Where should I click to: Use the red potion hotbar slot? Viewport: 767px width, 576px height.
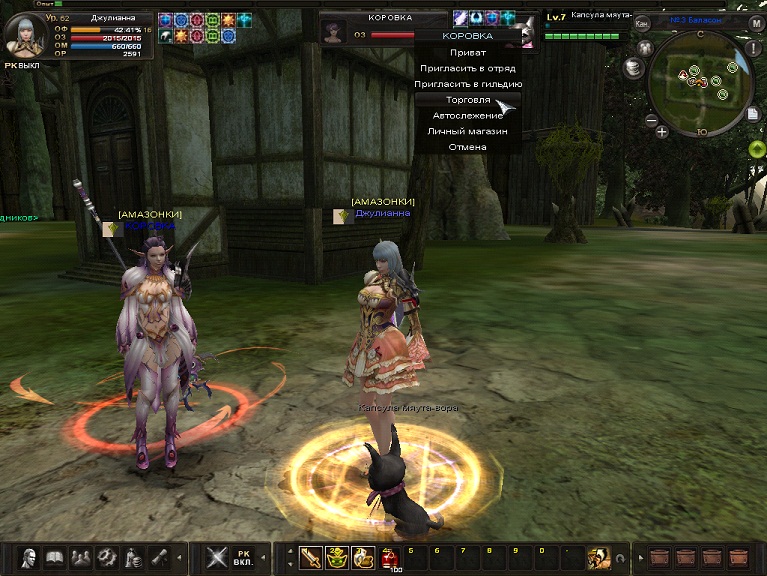click(388, 558)
